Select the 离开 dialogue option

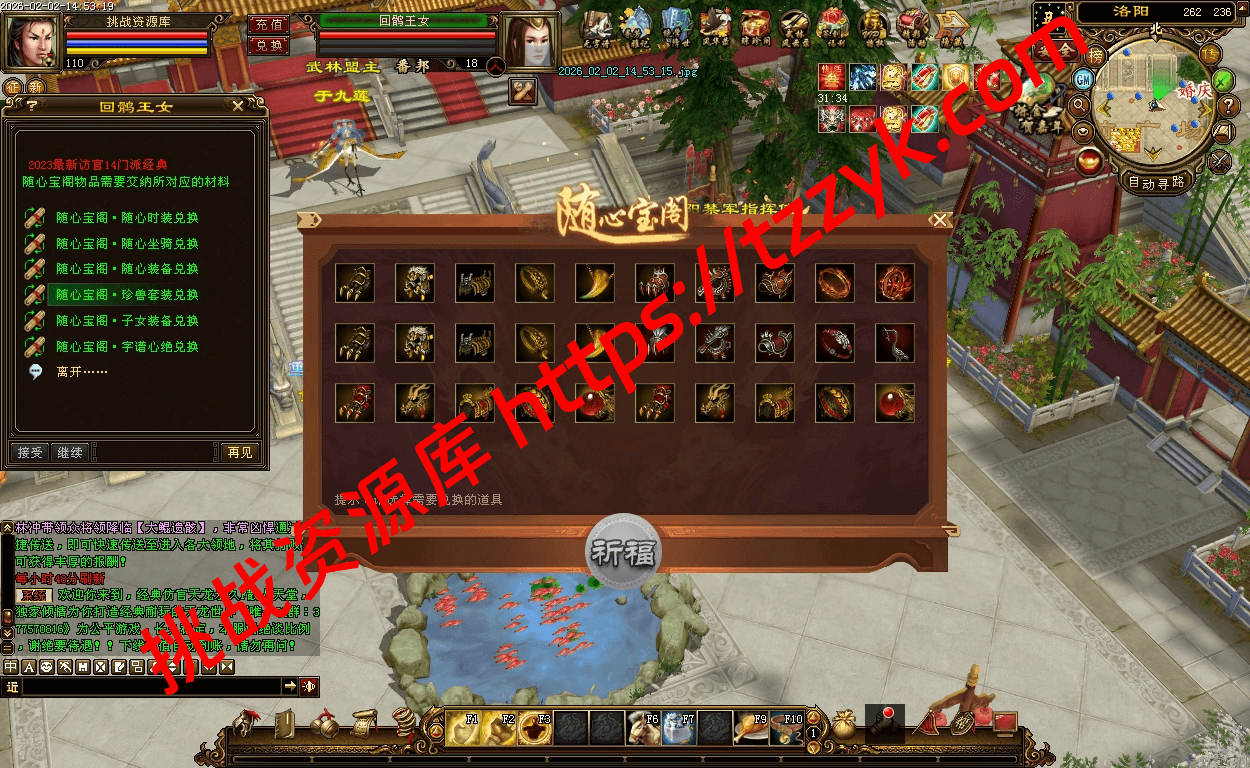pos(82,372)
